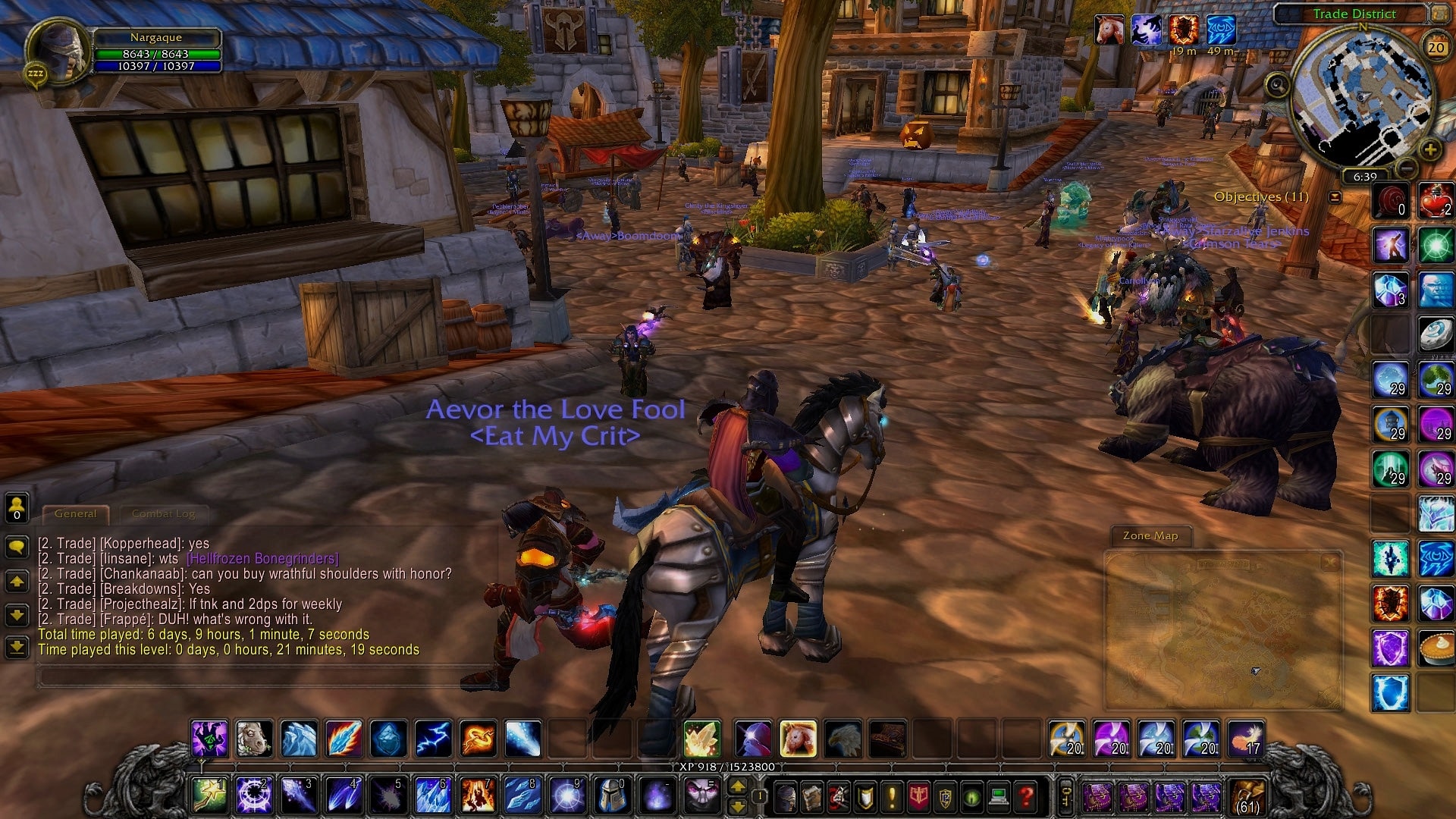Select the General chat tab
Screen dimensions: 1456x819
click(x=75, y=513)
